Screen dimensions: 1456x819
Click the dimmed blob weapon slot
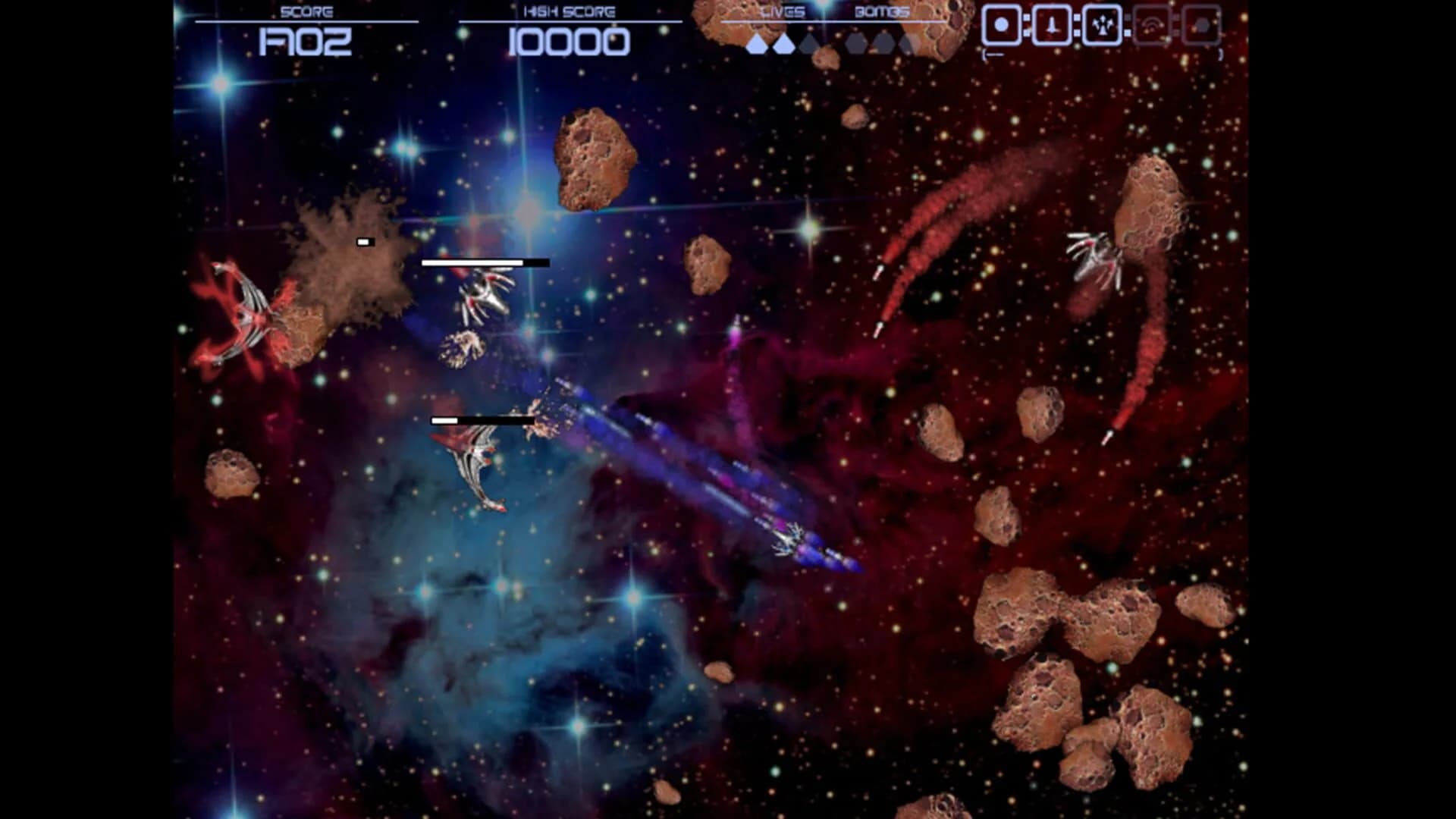[x=1201, y=27]
